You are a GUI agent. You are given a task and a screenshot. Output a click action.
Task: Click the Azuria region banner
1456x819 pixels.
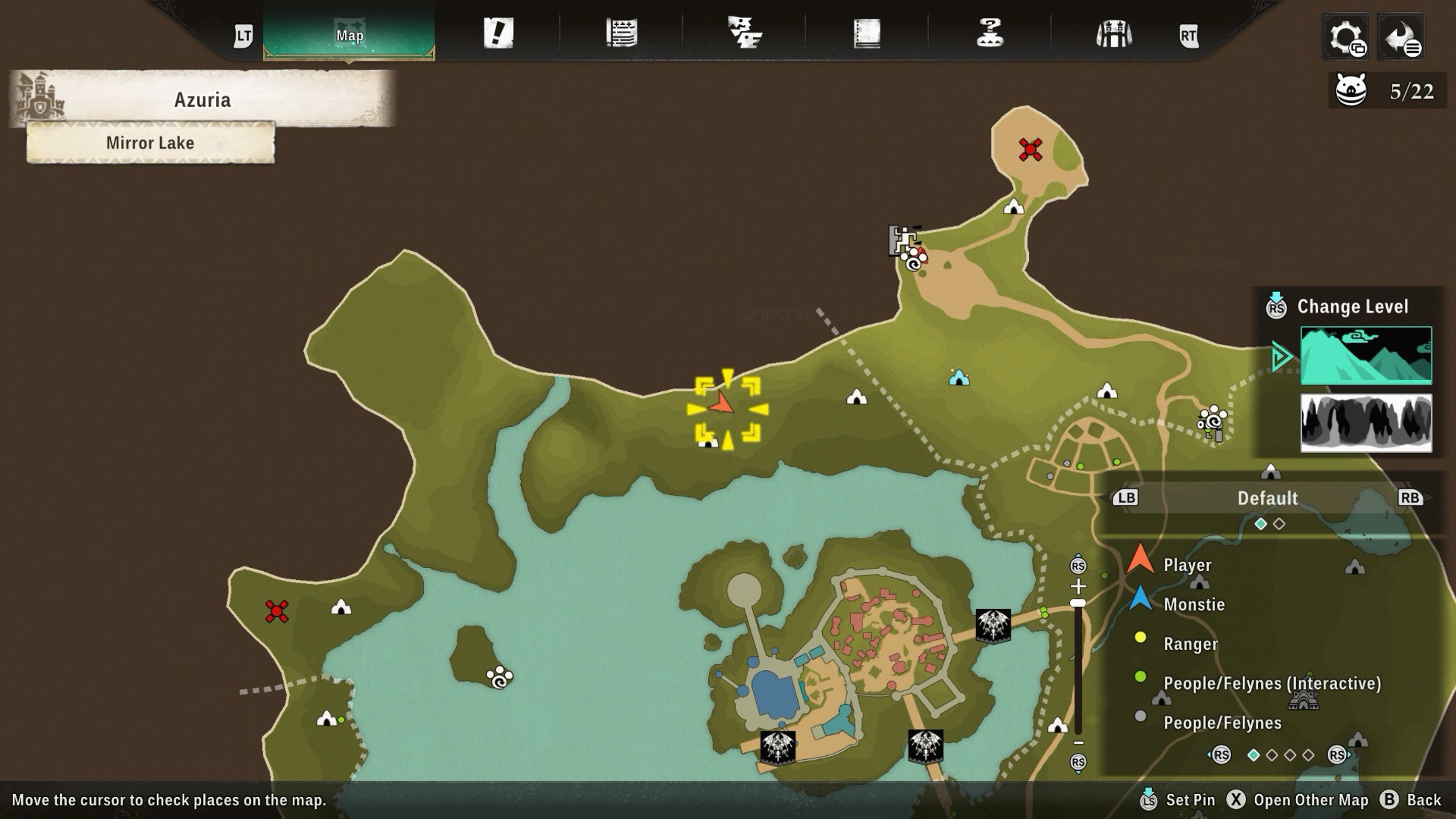coord(202,100)
